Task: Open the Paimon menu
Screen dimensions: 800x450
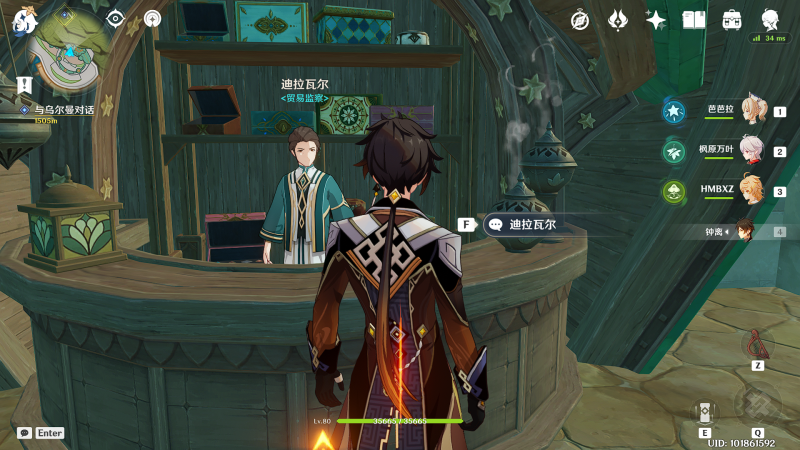Action: (x=23, y=15)
